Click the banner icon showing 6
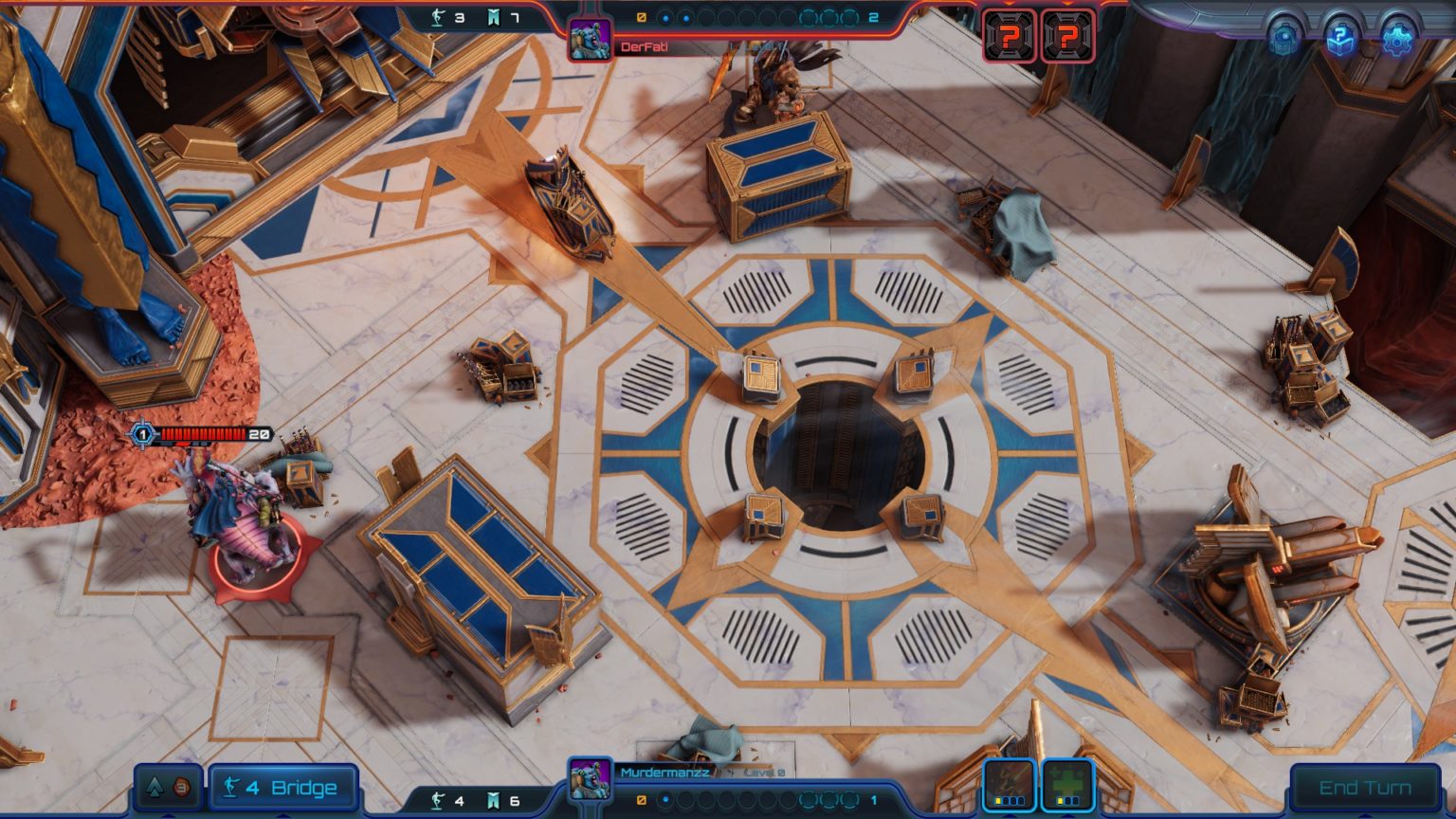The height and width of the screenshot is (819, 1456). point(495,799)
